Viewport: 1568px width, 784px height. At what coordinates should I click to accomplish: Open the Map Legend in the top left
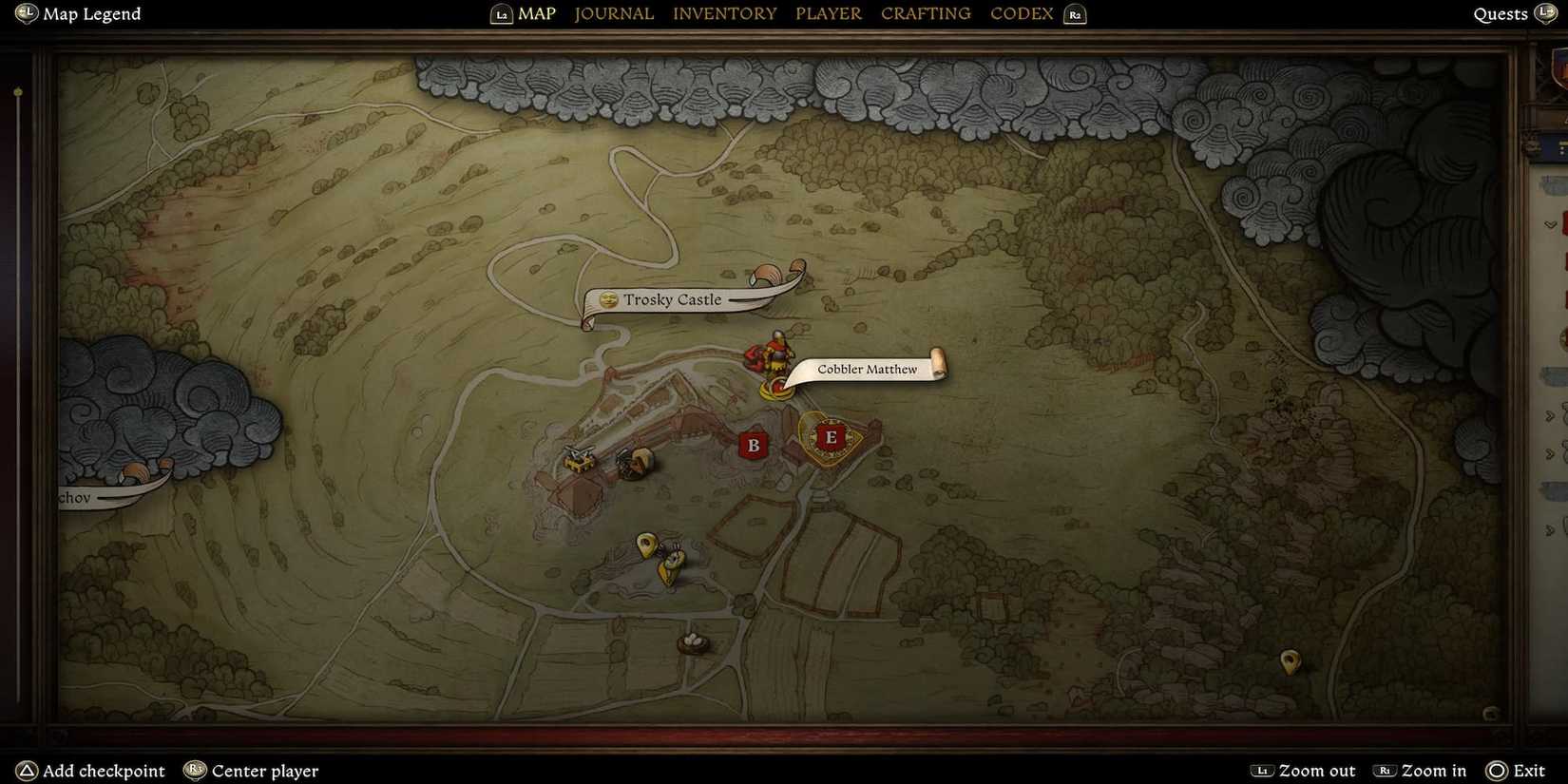77,13
